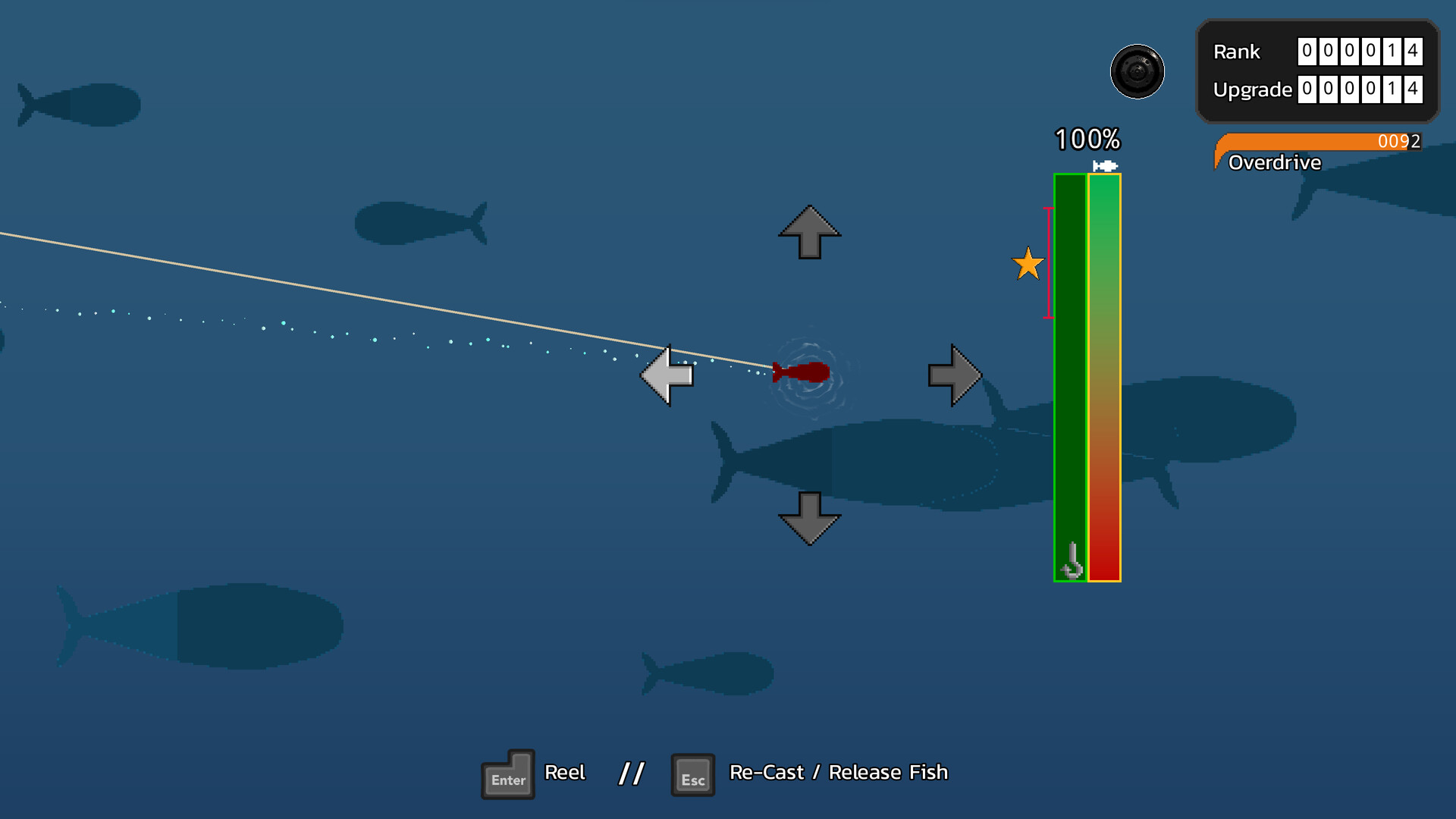The height and width of the screenshot is (819, 1456).
Task: Activate the down arrow below the fish
Action: coord(809,518)
